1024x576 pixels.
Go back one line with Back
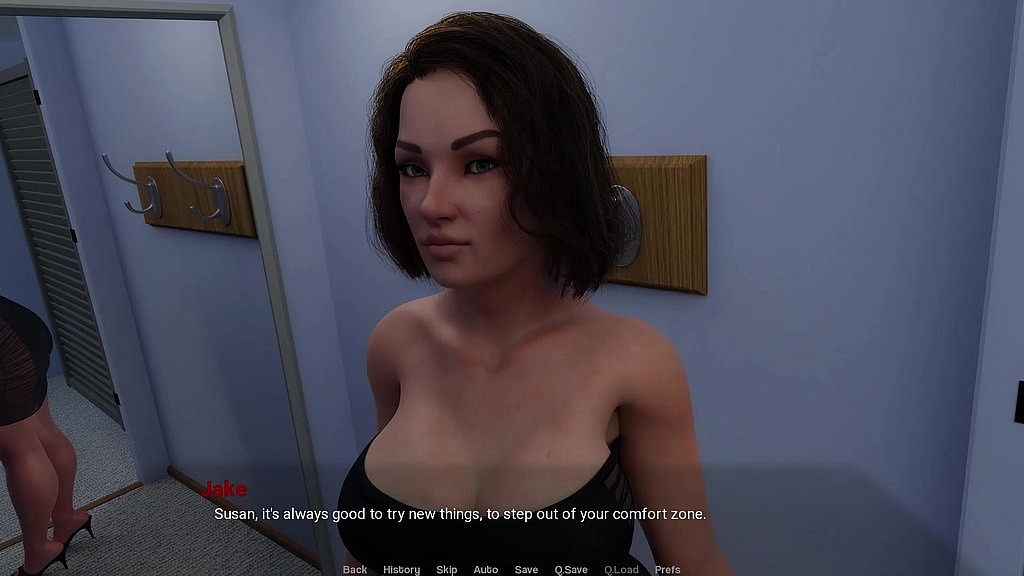355,570
